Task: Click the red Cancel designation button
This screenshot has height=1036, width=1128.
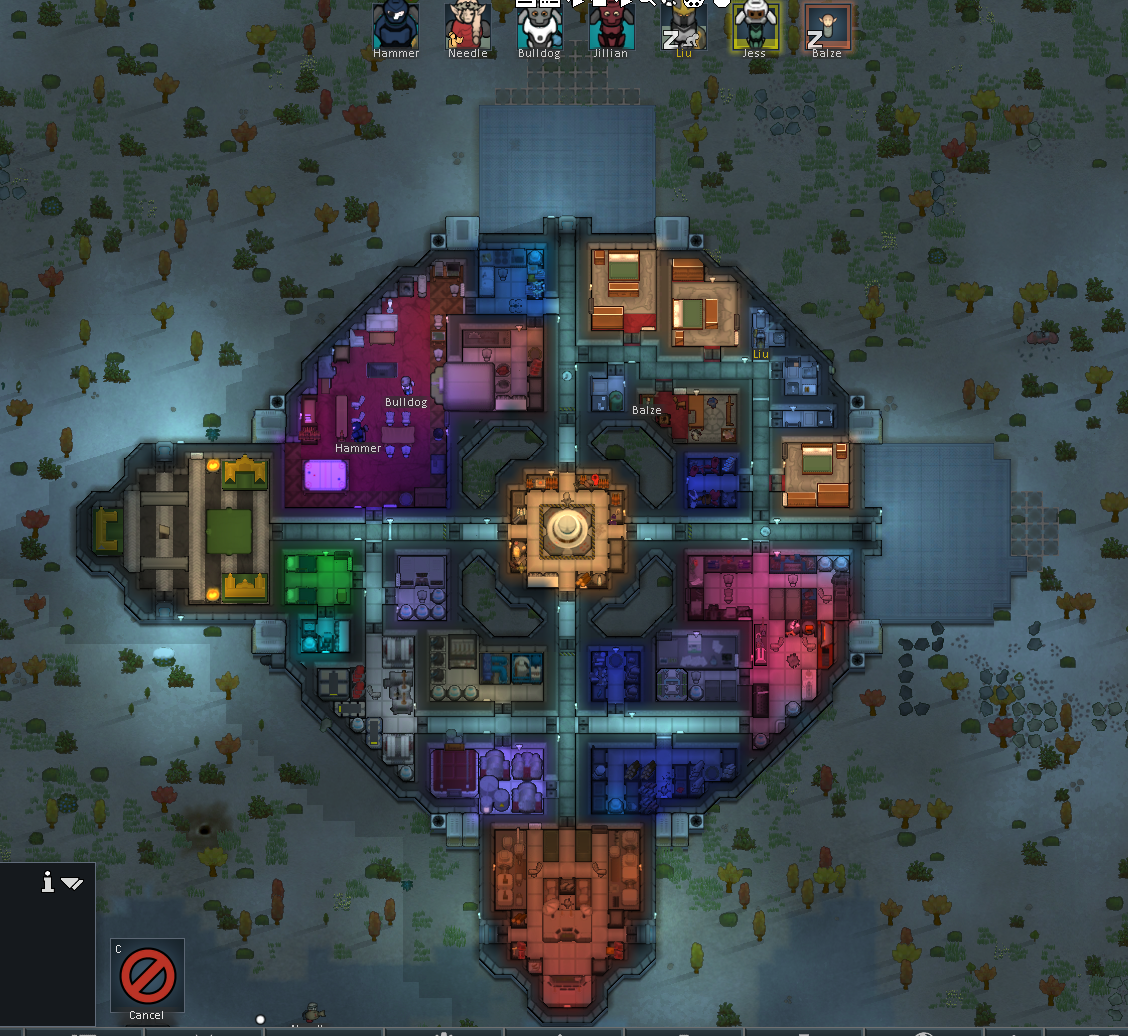Action: coord(147,974)
